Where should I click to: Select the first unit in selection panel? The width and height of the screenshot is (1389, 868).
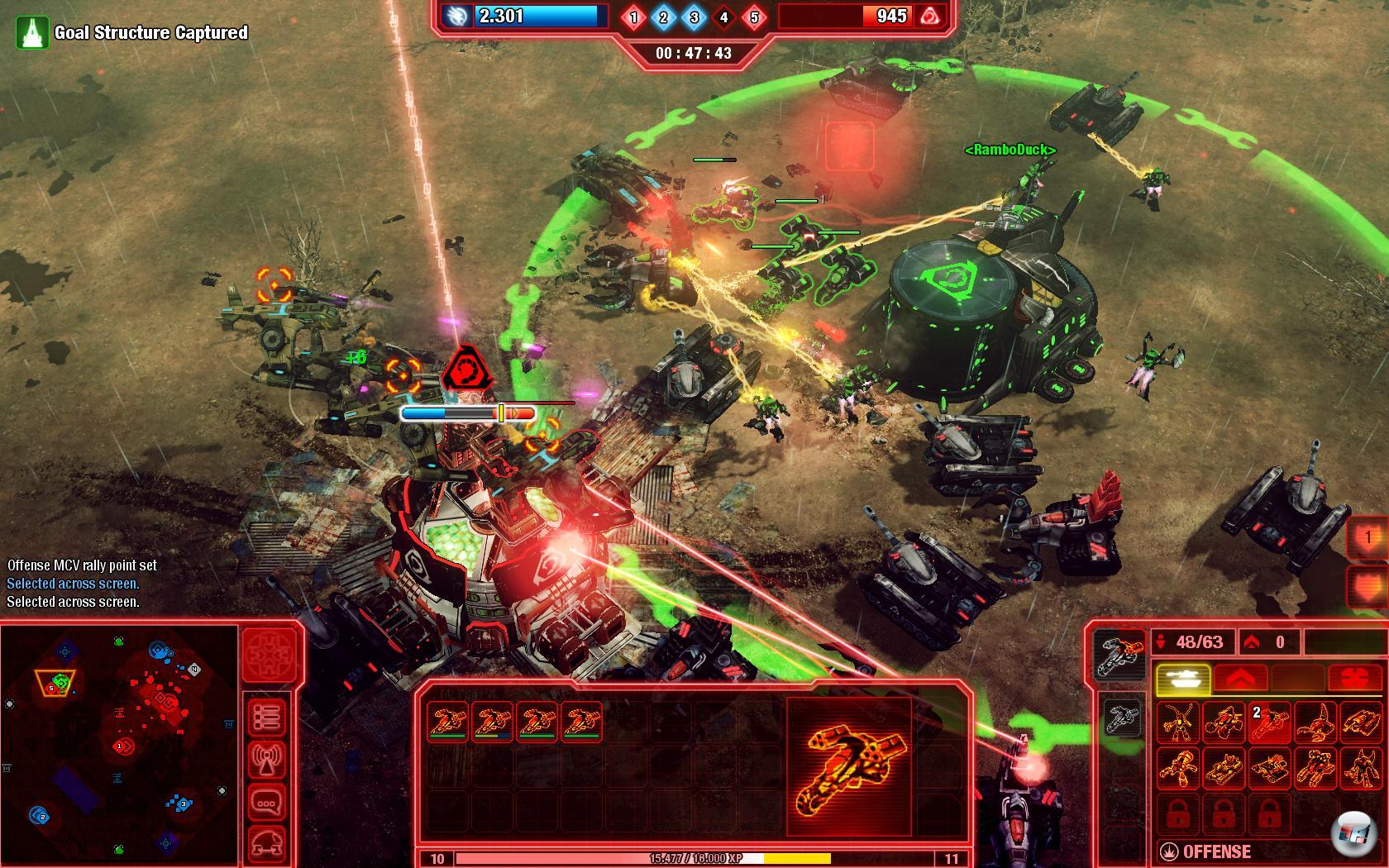point(448,721)
